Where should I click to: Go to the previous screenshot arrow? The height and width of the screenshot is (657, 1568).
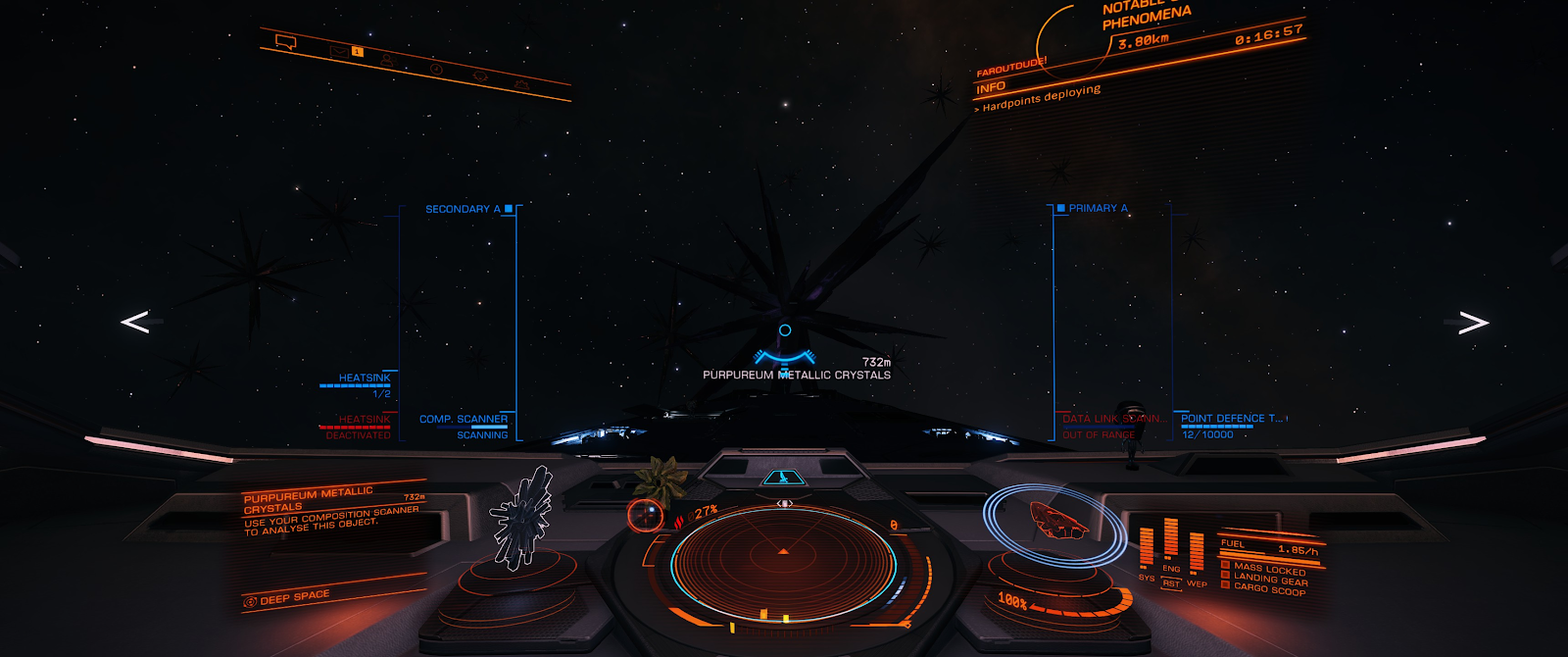point(135,322)
